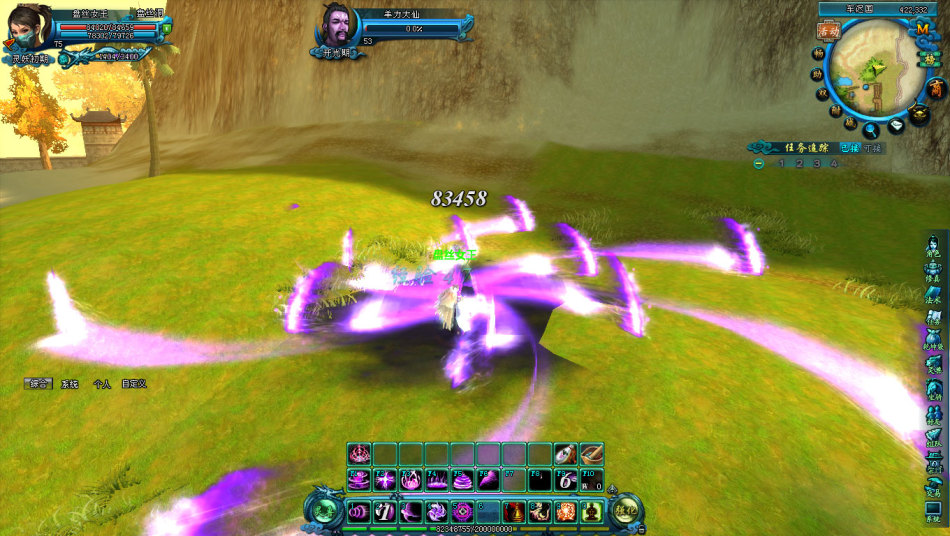Click the 强化 orb button beside hotbar
Viewport: 950px width, 536px height.
[626, 511]
